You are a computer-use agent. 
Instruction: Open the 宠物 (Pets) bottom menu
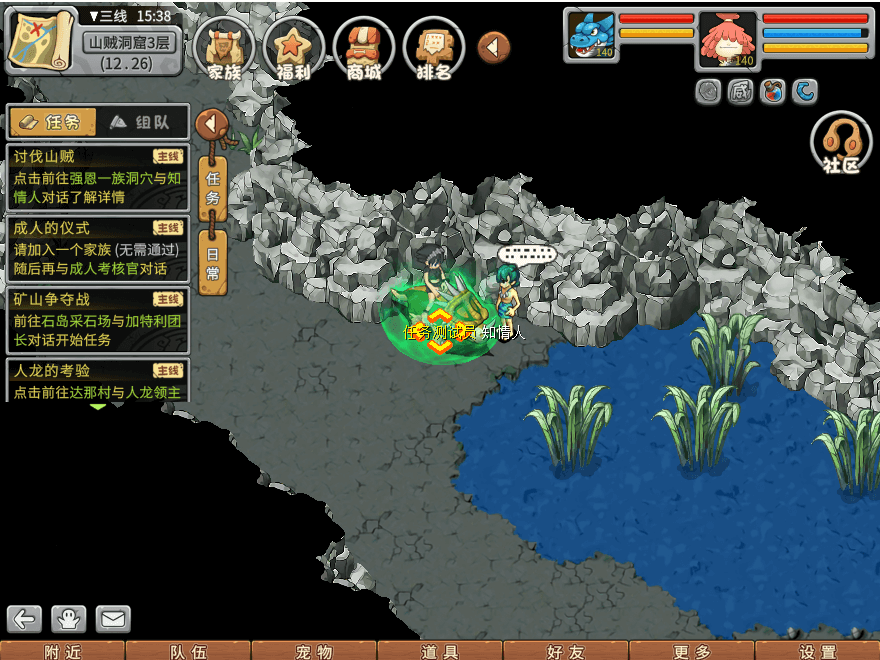coord(314,651)
